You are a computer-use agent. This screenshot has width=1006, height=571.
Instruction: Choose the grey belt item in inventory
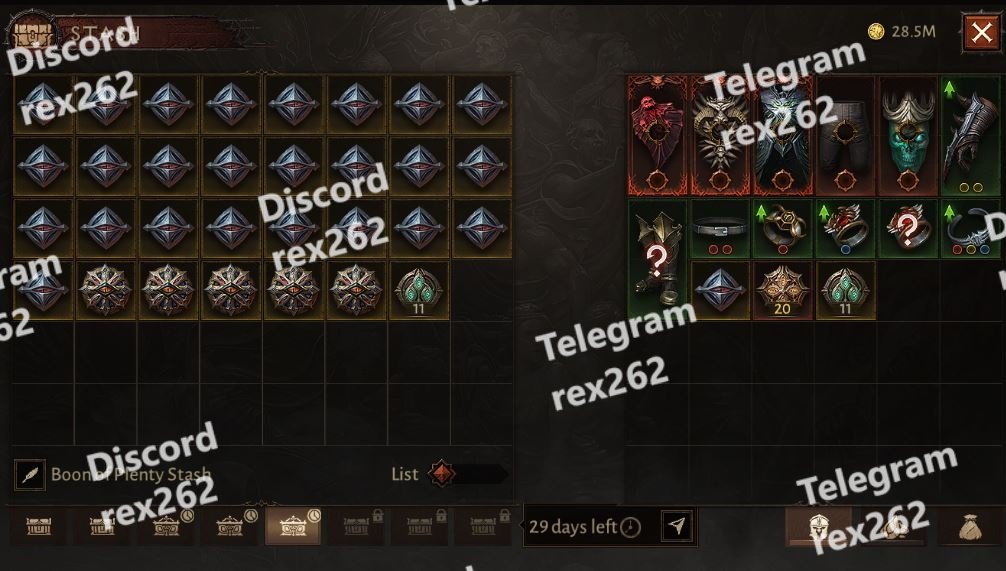click(x=720, y=229)
